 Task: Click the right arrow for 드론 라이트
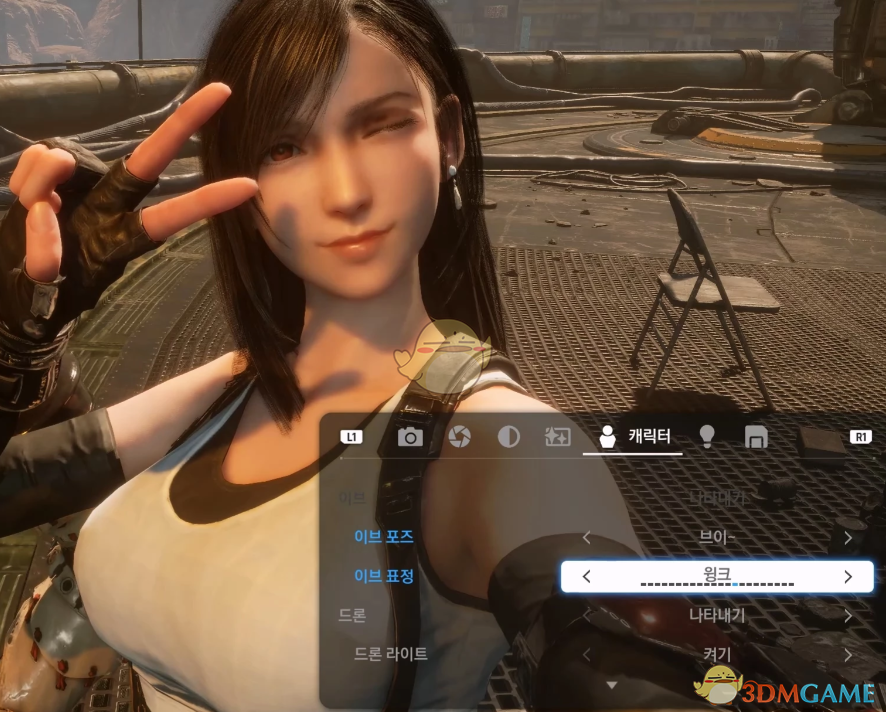(847, 655)
